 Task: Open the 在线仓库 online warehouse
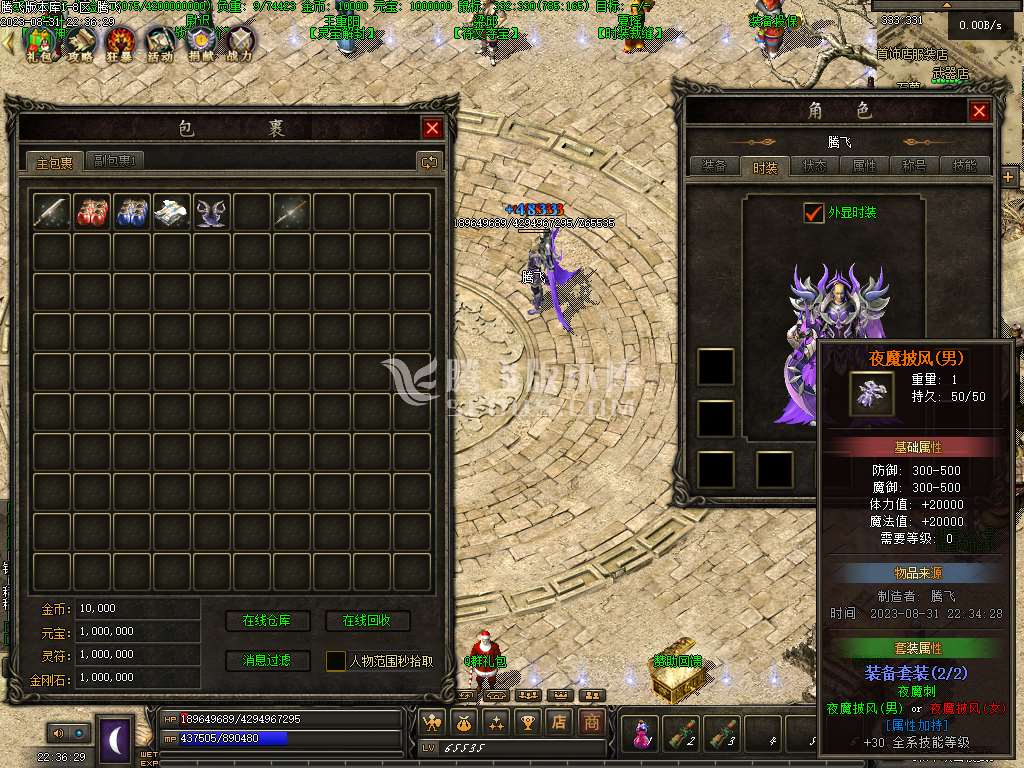(266, 621)
